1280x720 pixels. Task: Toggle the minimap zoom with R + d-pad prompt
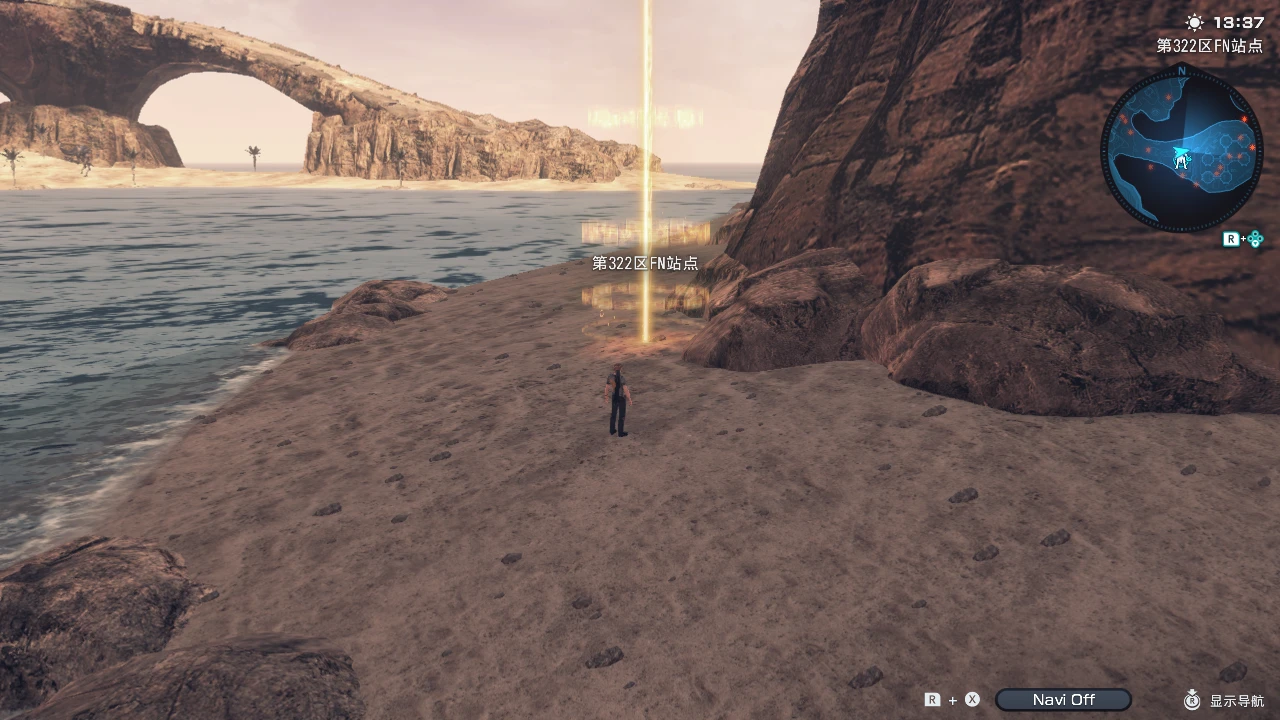click(x=1243, y=239)
